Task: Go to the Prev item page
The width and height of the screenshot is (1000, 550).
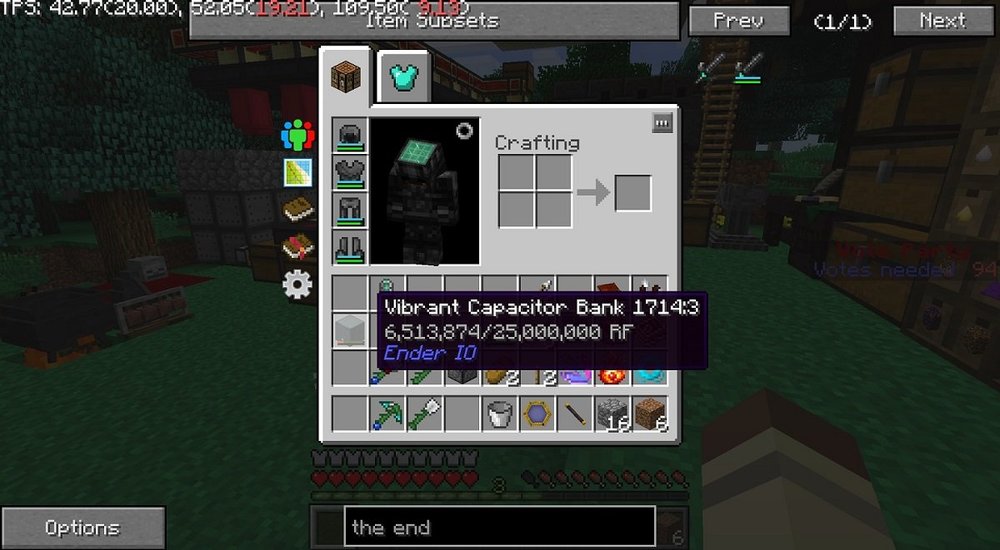Action: coord(738,21)
